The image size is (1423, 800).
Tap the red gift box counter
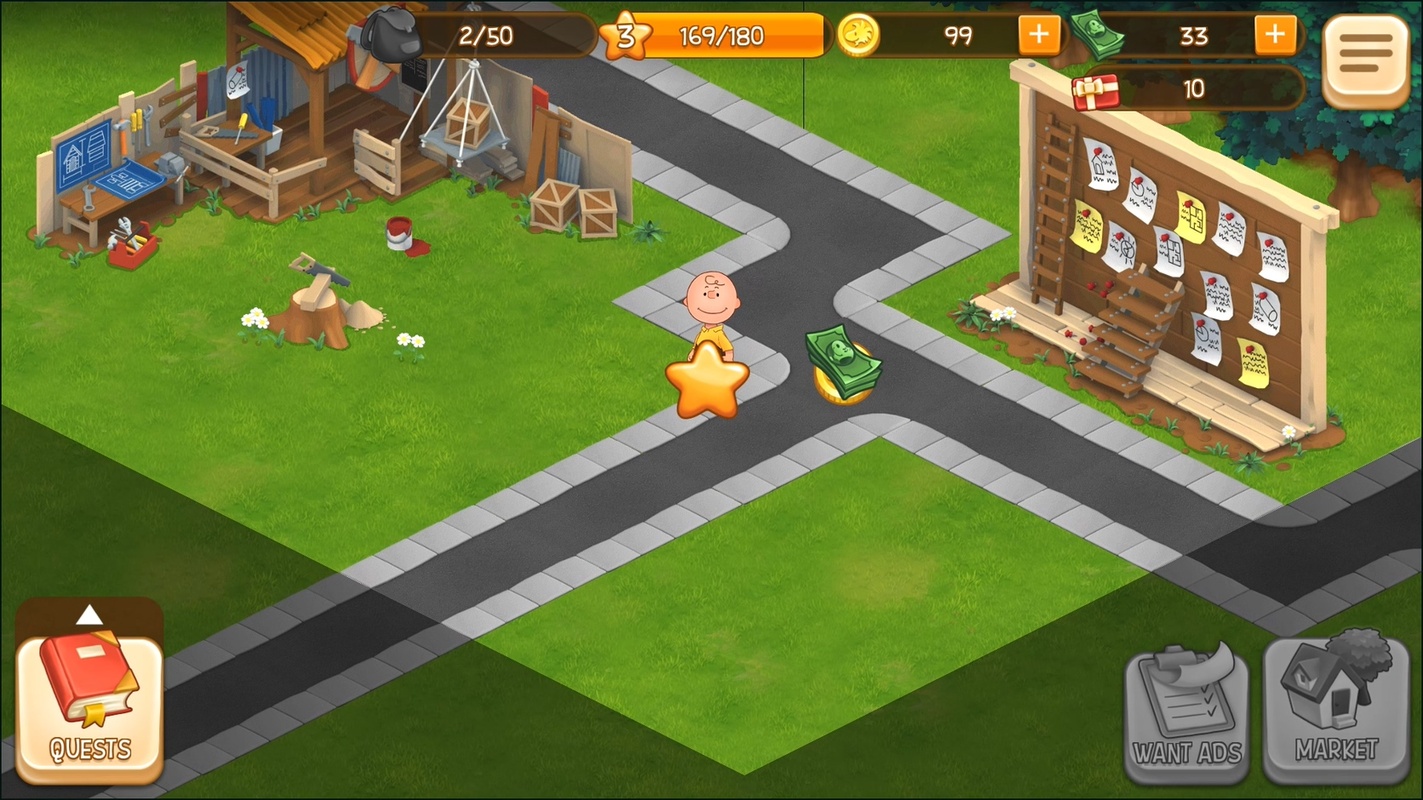tap(1095, 89)
